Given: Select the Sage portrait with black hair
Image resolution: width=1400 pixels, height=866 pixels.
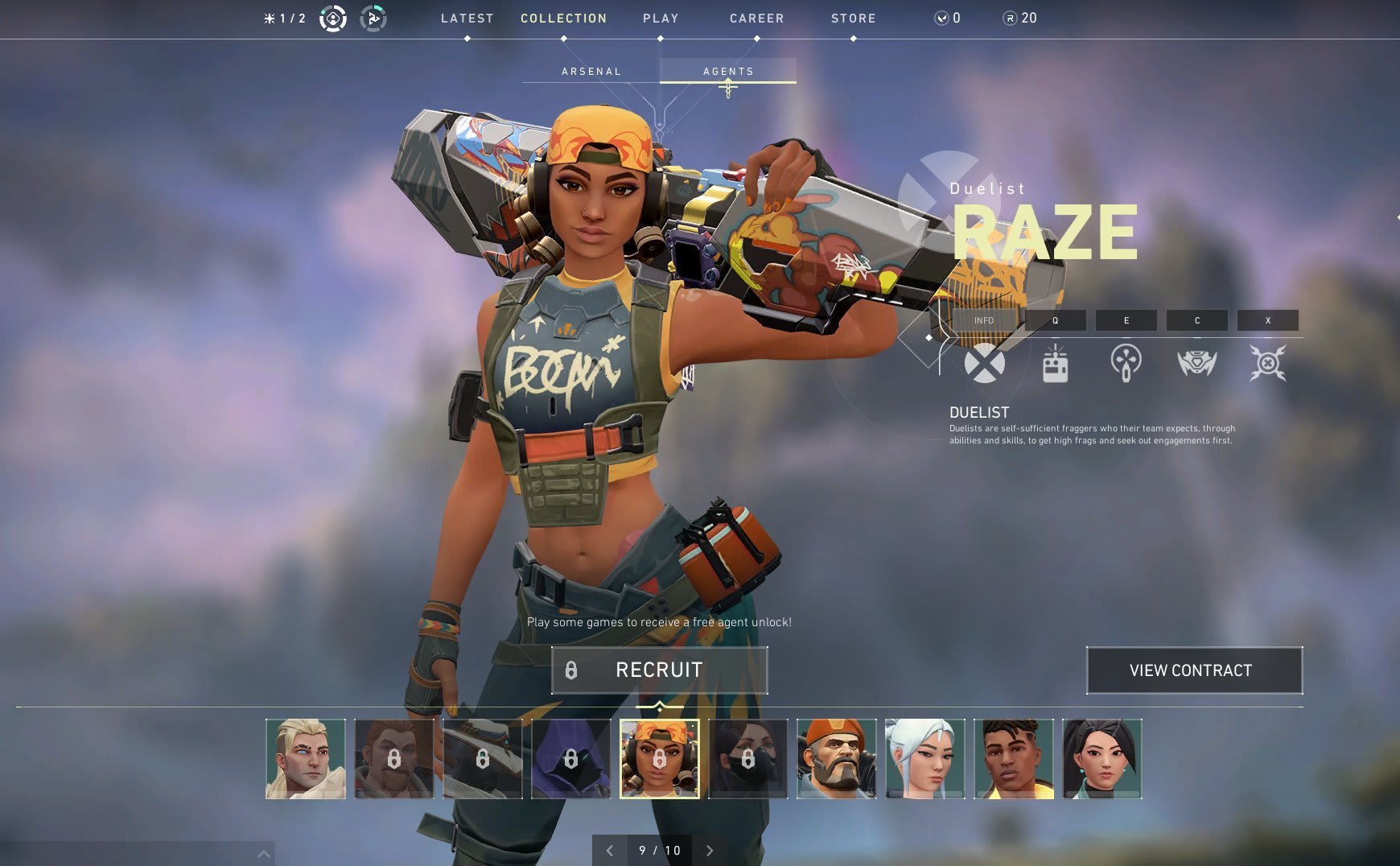Looking at the screenshot, I should 1102,759.
